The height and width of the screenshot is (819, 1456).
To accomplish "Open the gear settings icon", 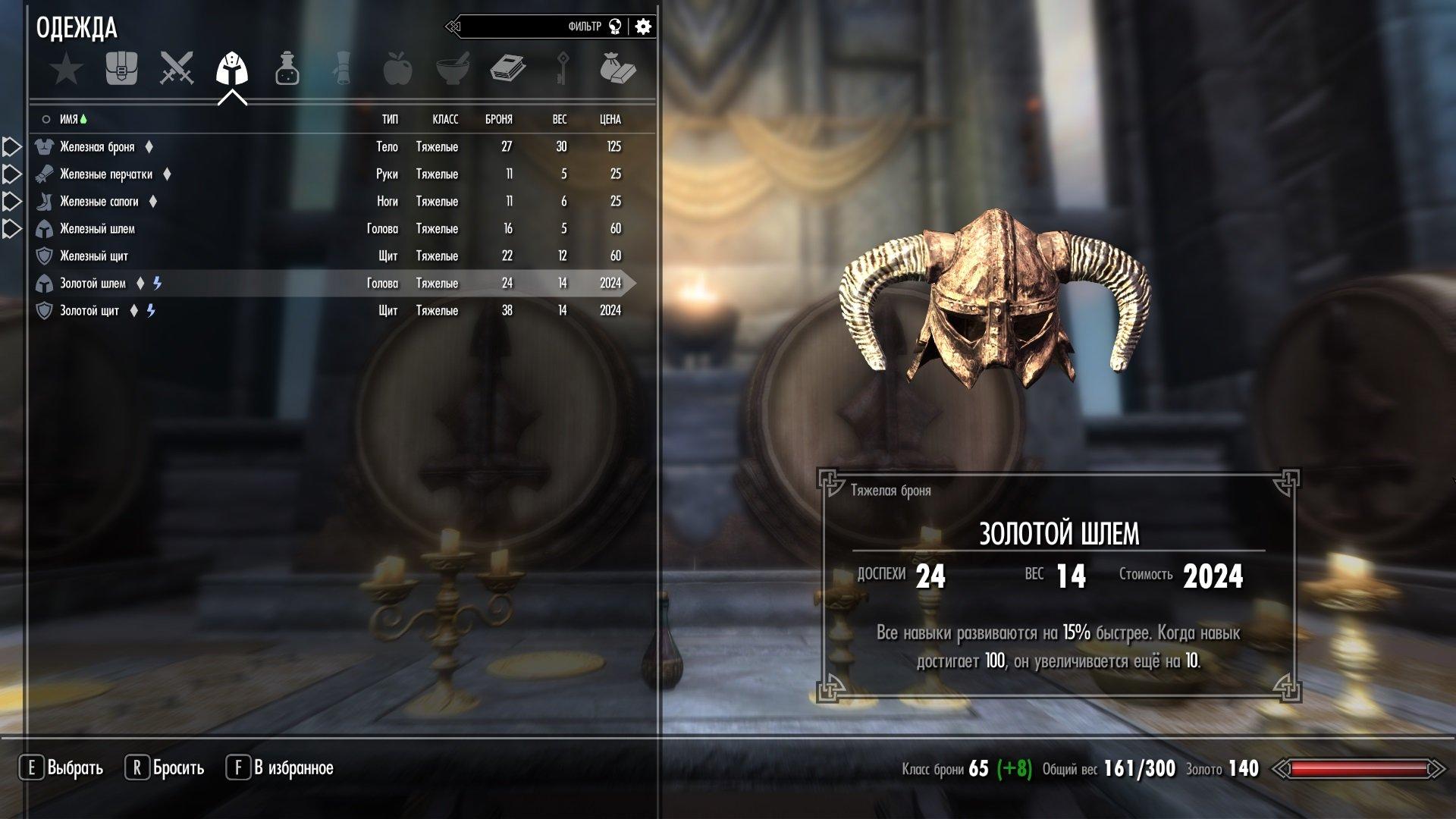I will (643, 27).
